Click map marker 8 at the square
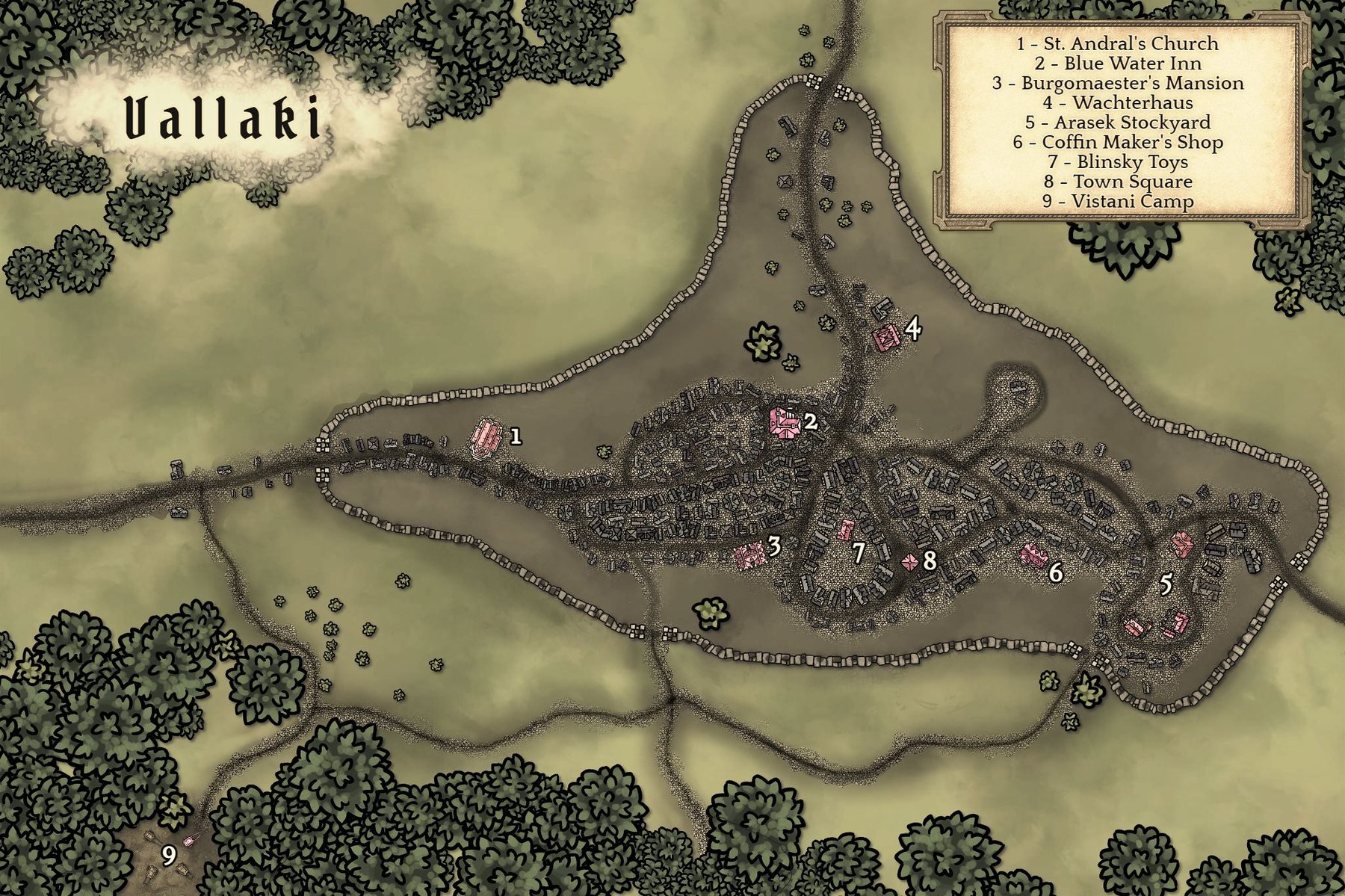Image resolution: width=1345 pixels, height=896 pixels. coord(929,560)
